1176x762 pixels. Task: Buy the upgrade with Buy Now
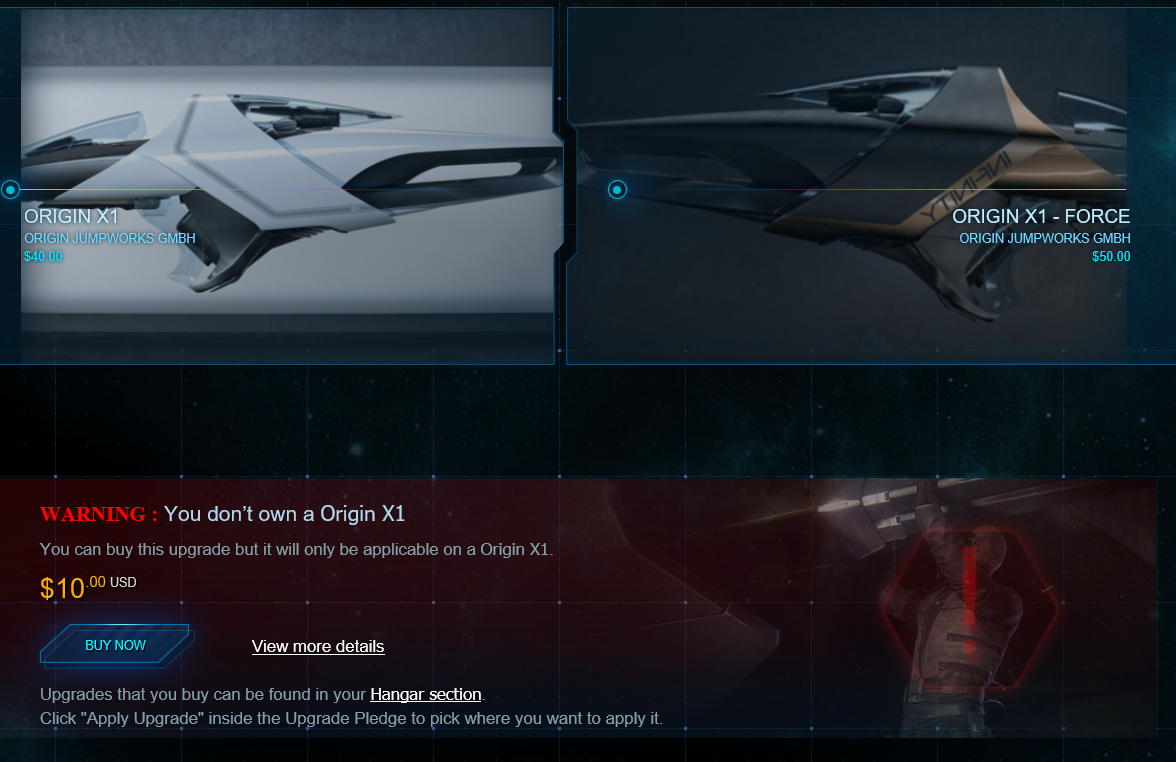pyautogui.click(x=116, y=645)
